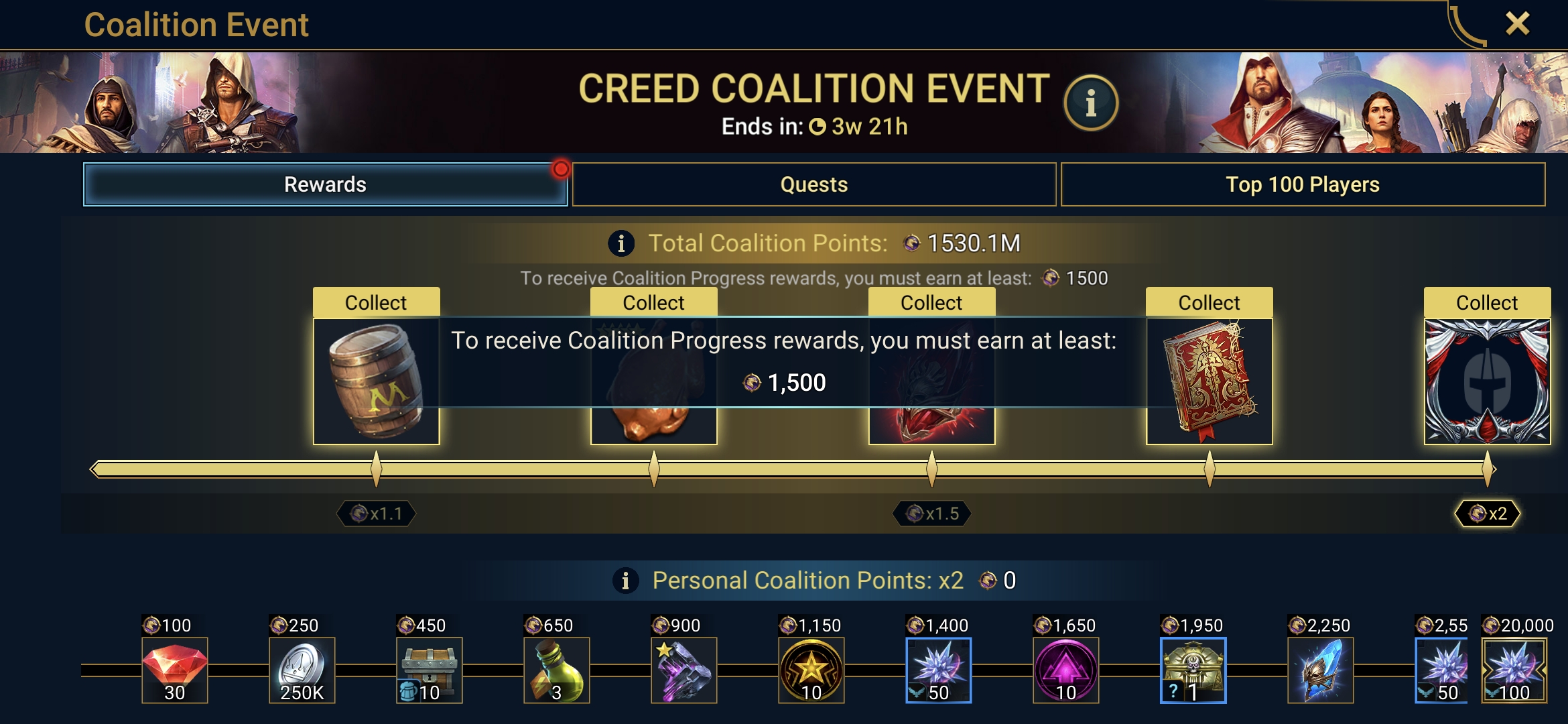Tap the chest reward at 450 points
This screenshot has width=1568, height=724.
click(x=430, y=670)
